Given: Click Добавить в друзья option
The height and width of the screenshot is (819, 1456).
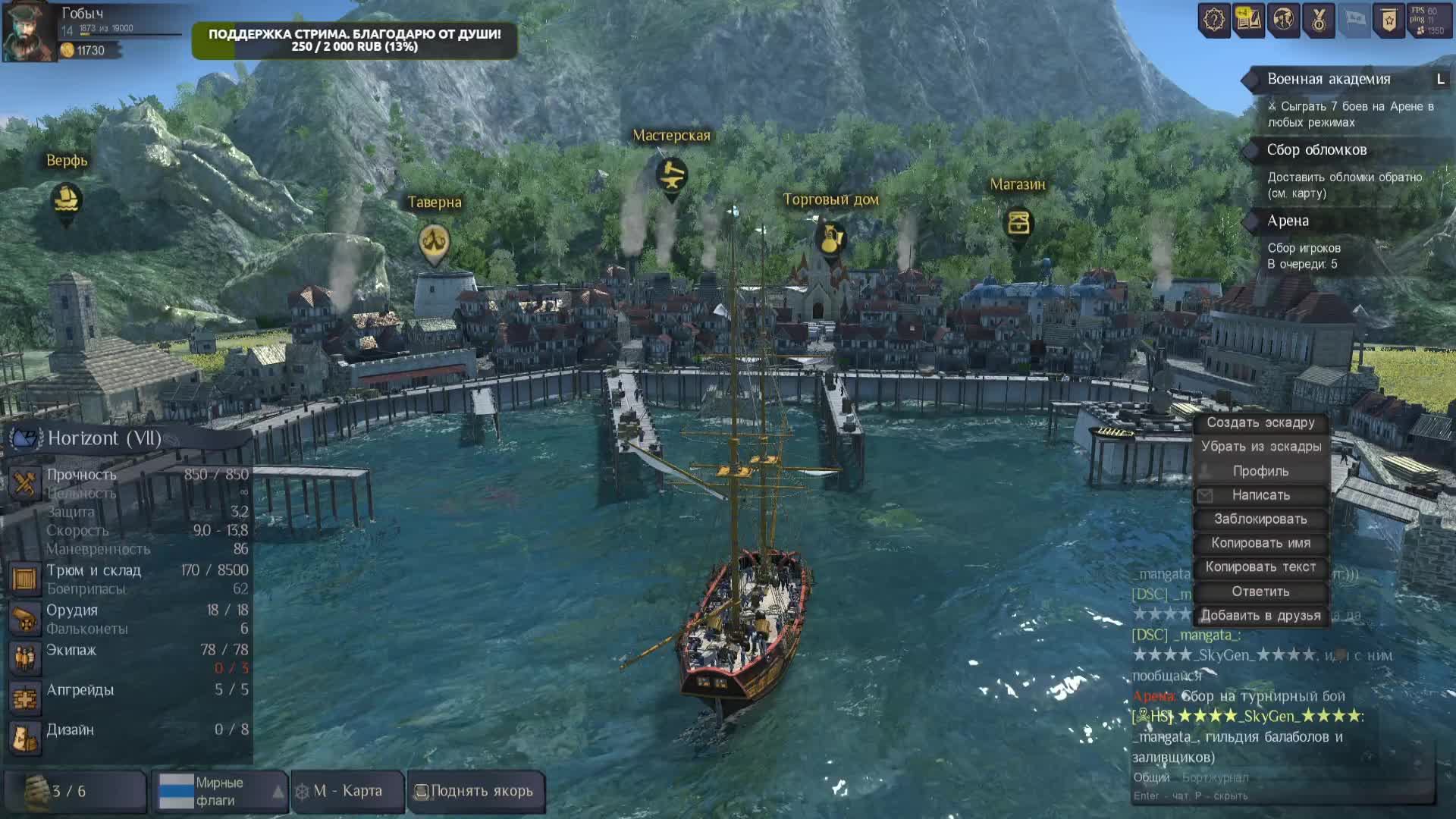Looking at the screenshot, I should 1260,616.
